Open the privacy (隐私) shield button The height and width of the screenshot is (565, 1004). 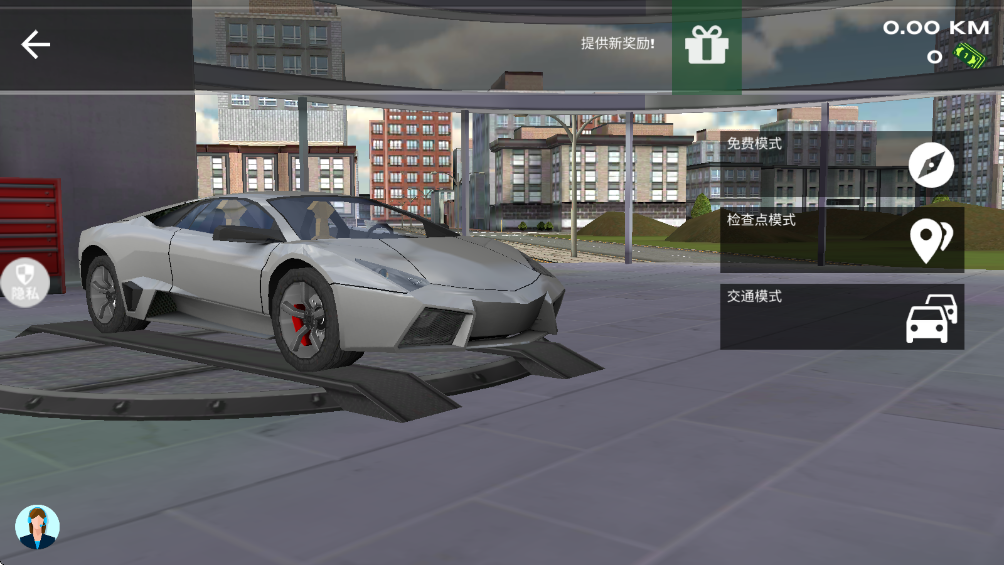coord(24,281)
